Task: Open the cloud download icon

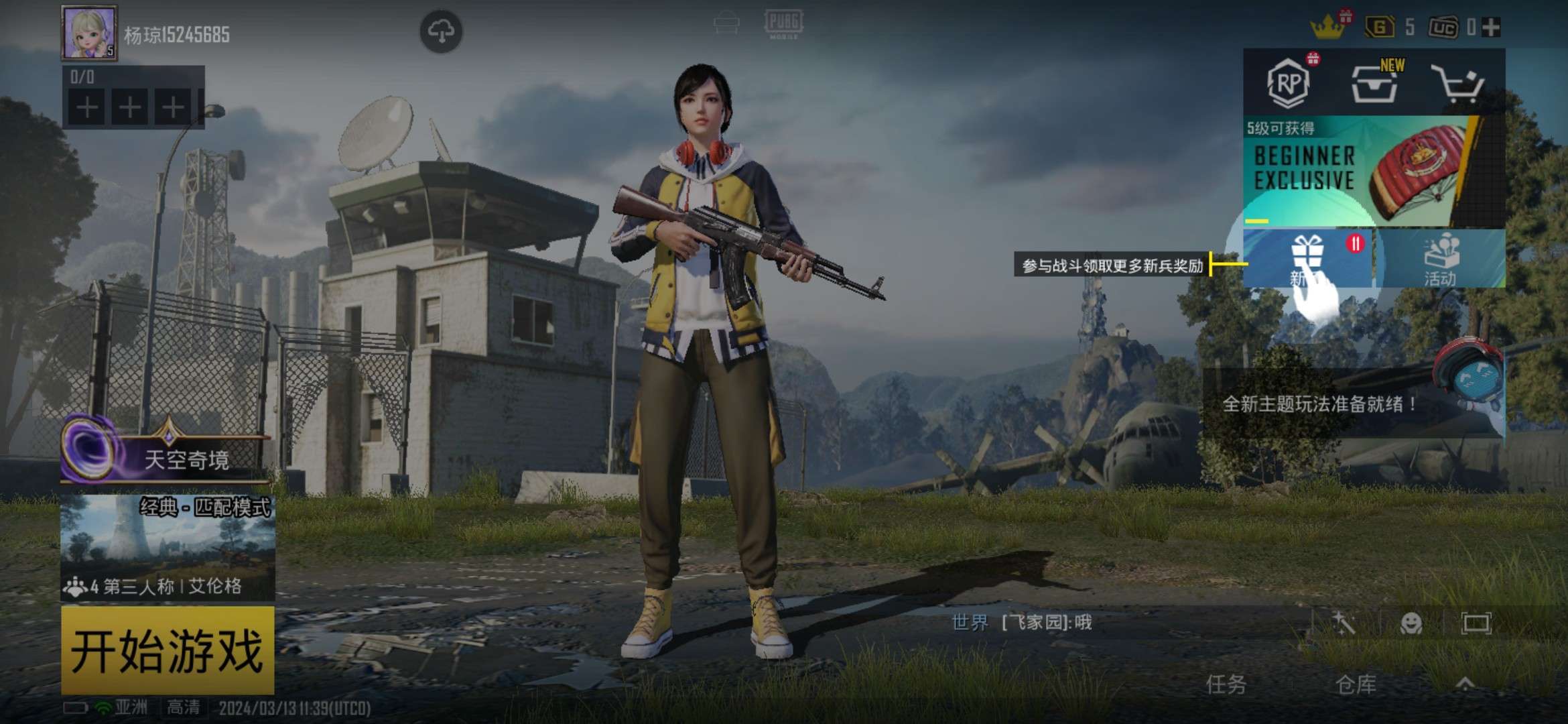Action: (441, 32)
